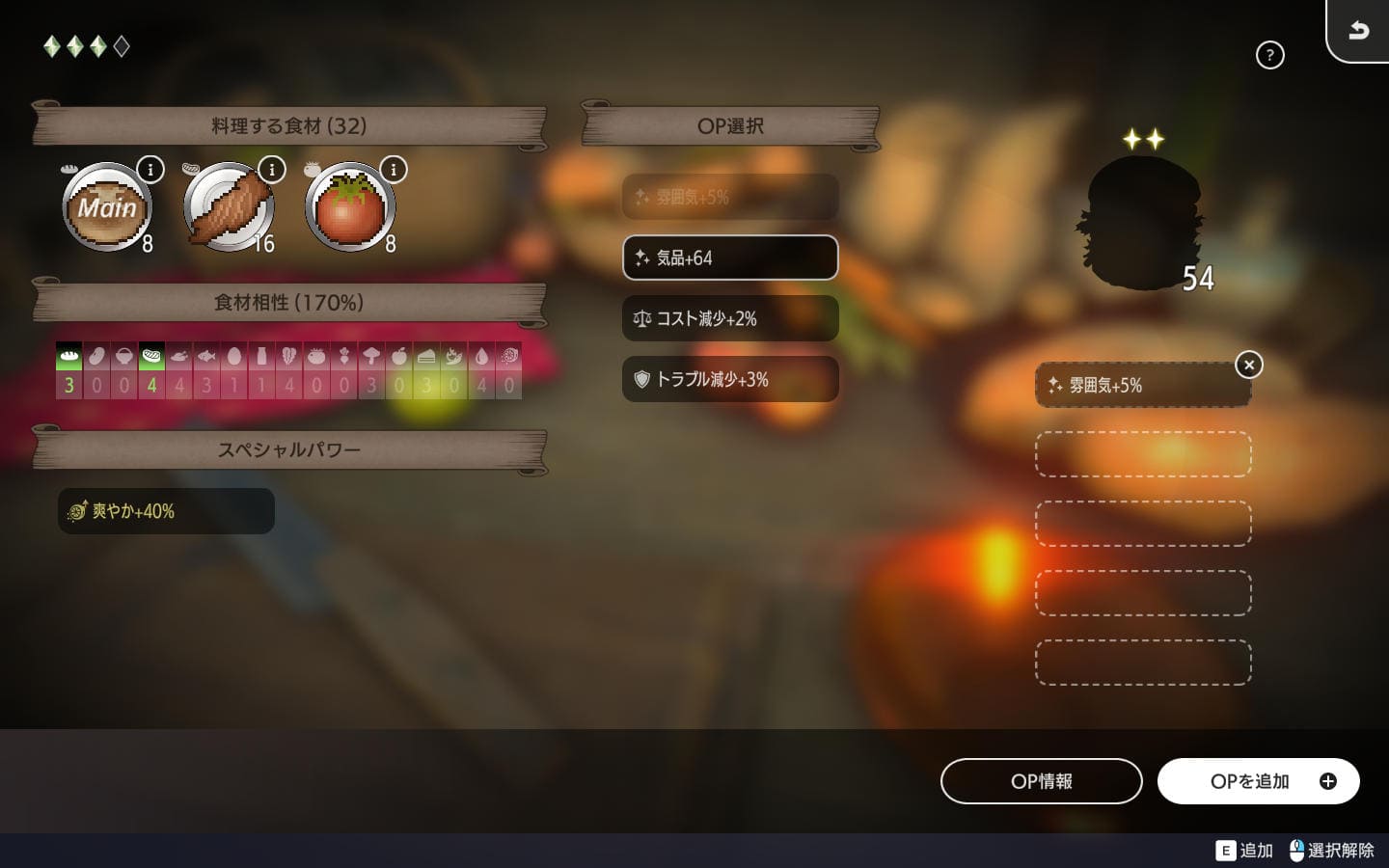The width and height of the screenshot is (1389, 868).
Task: Open the question mark help
Action: 1270,55
